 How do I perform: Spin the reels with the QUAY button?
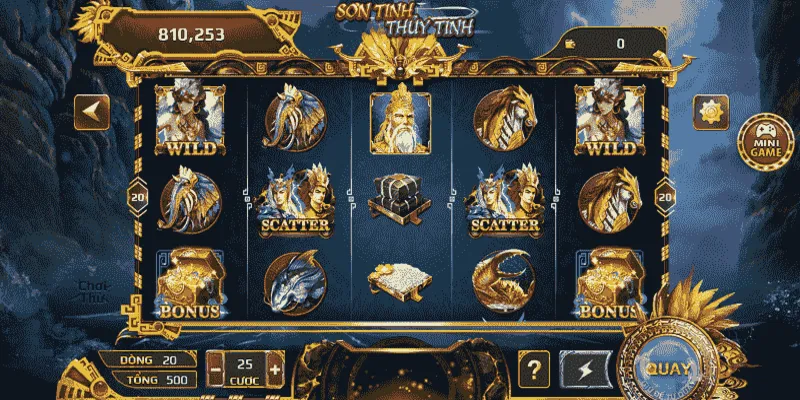[667, 366]
